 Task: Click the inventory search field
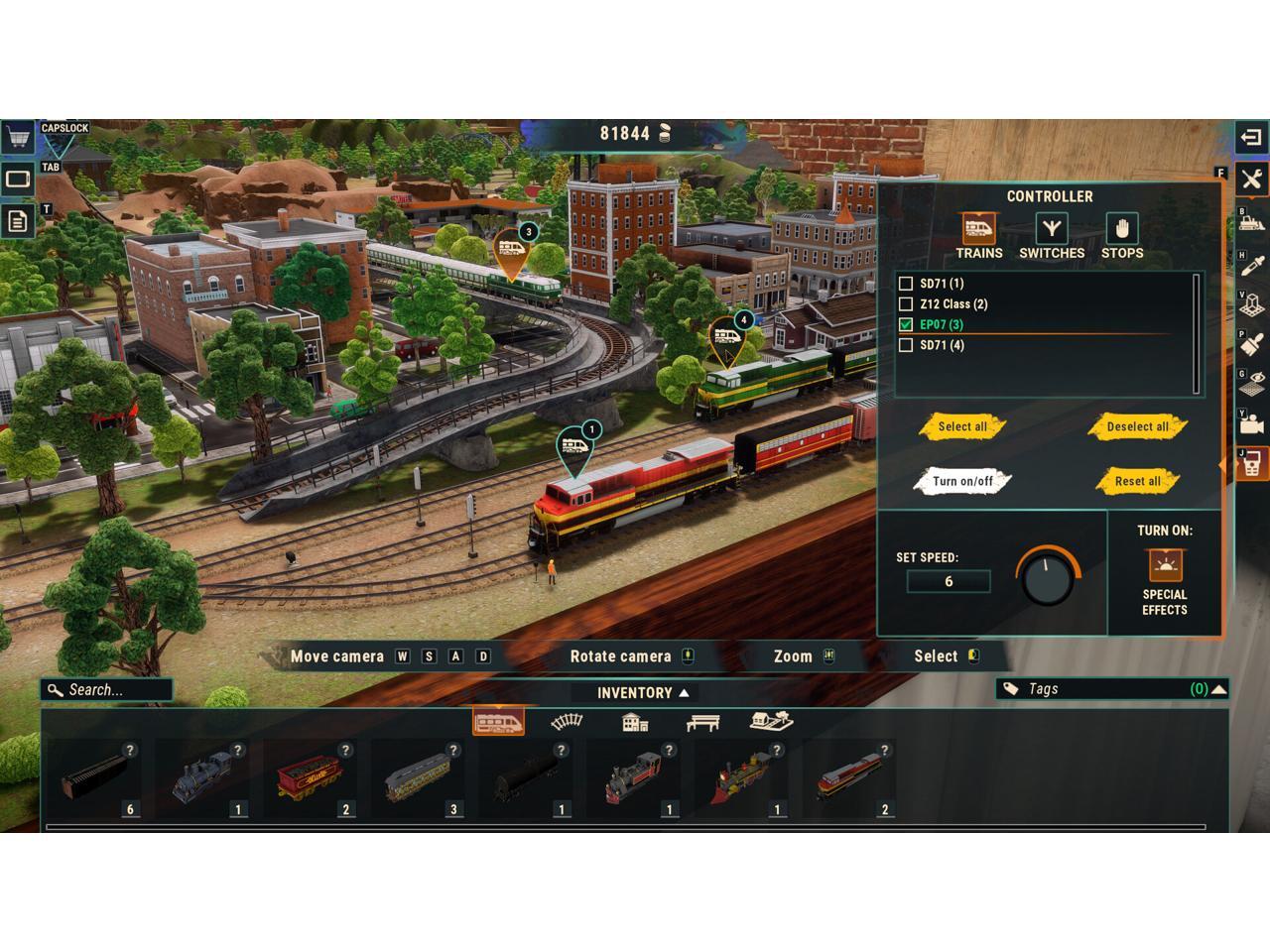click(109, 690)
